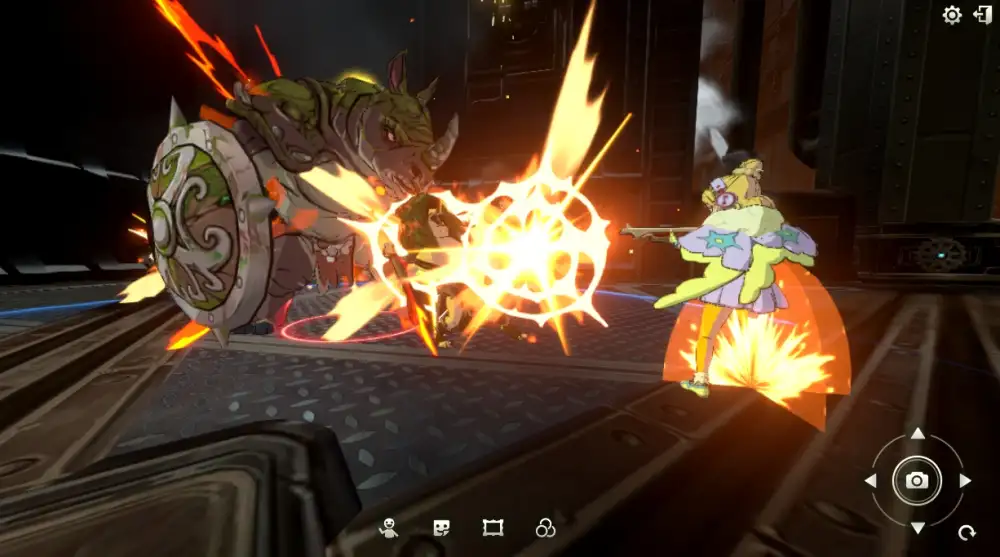This screenshot has height=557, width=1000.
Task: Open the smiley sticker options
Action: point(441,528)
